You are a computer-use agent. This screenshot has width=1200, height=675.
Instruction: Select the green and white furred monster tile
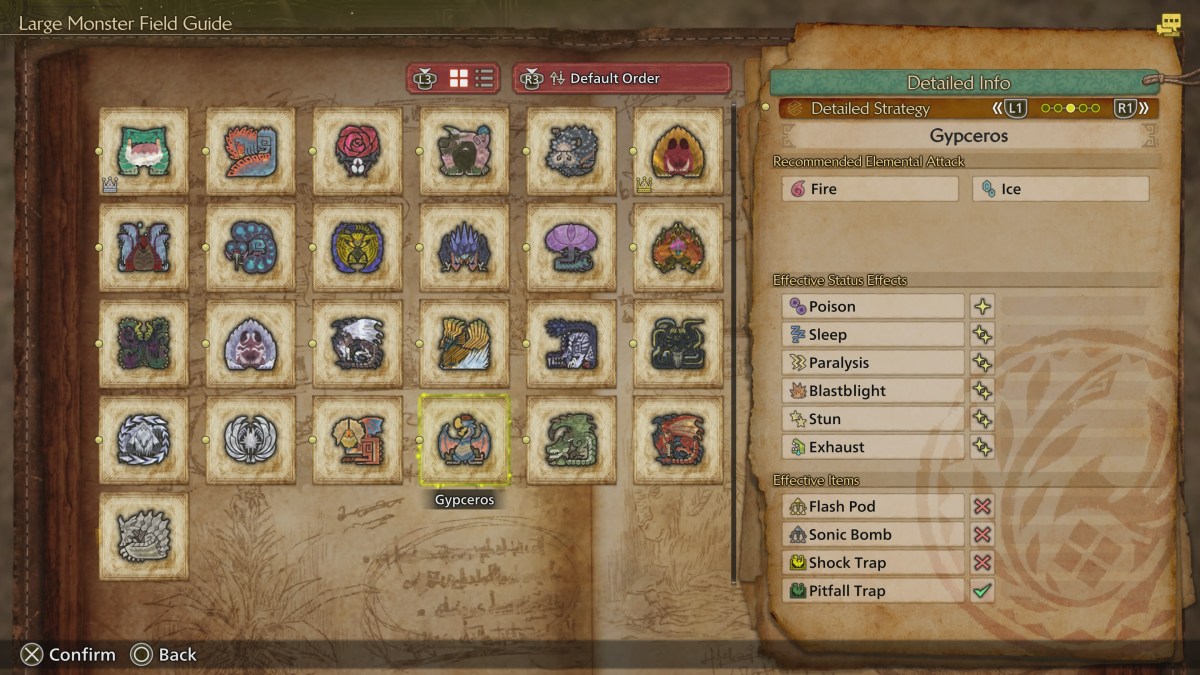coord(143,151)
